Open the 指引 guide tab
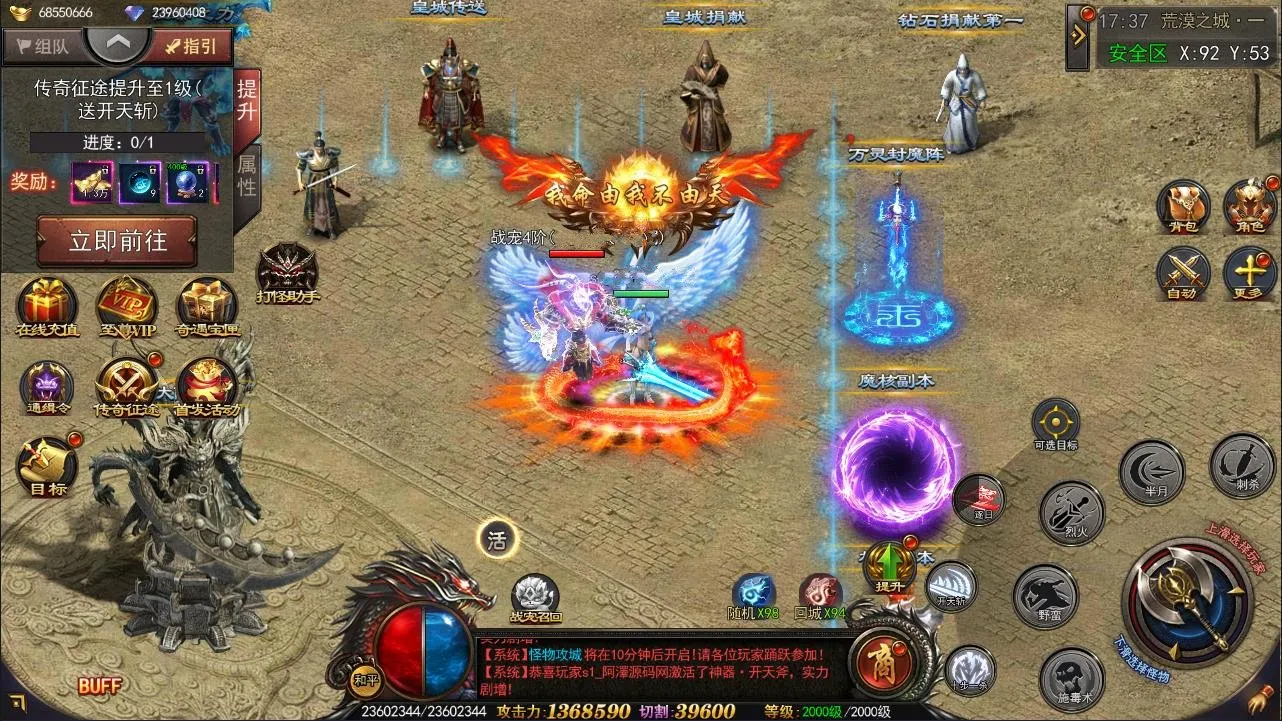1282x721 pixels. [192, 45]
